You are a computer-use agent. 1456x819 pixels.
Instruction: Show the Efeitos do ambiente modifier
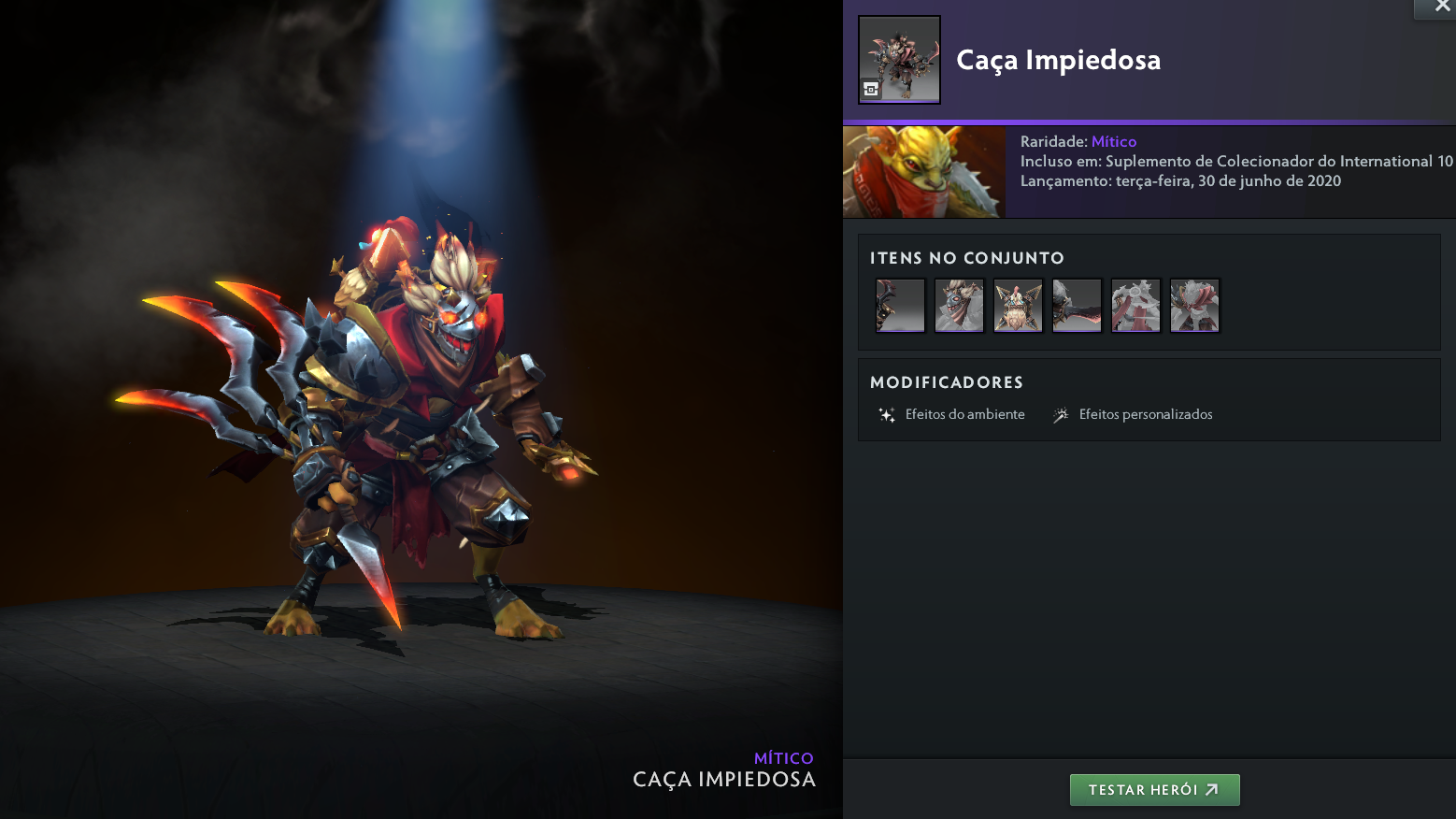[x=951, y=414]
